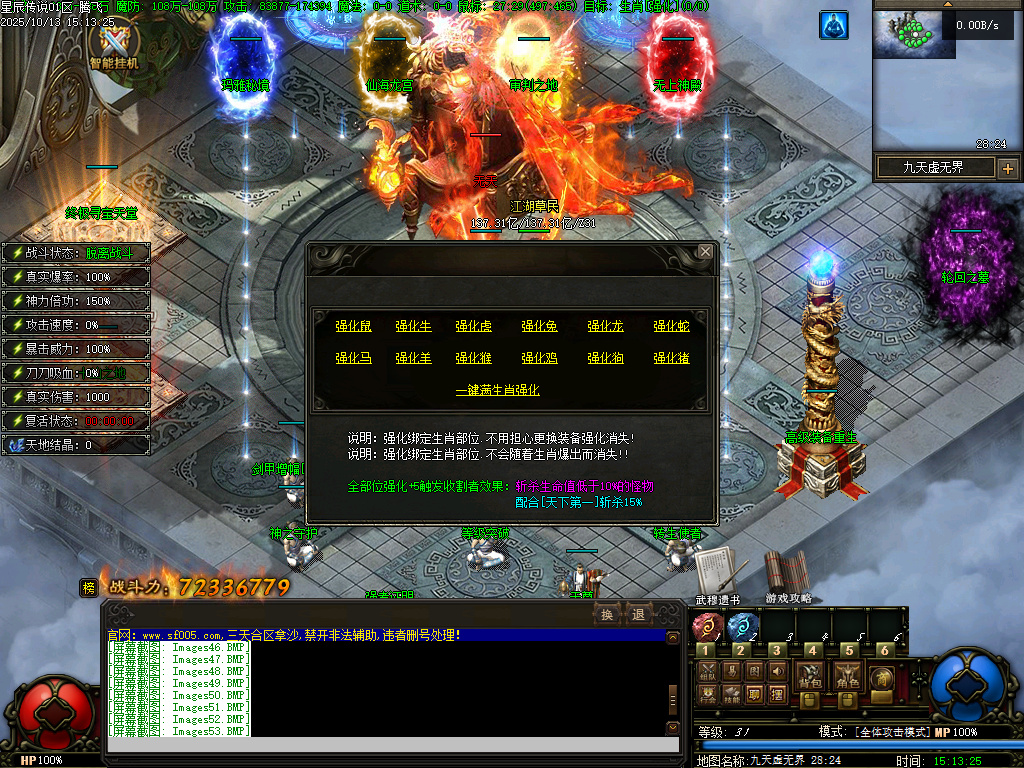This screenshot has height=768, width=1024.
Task: Open the 角色 character panel
Action: coord(847,675)
